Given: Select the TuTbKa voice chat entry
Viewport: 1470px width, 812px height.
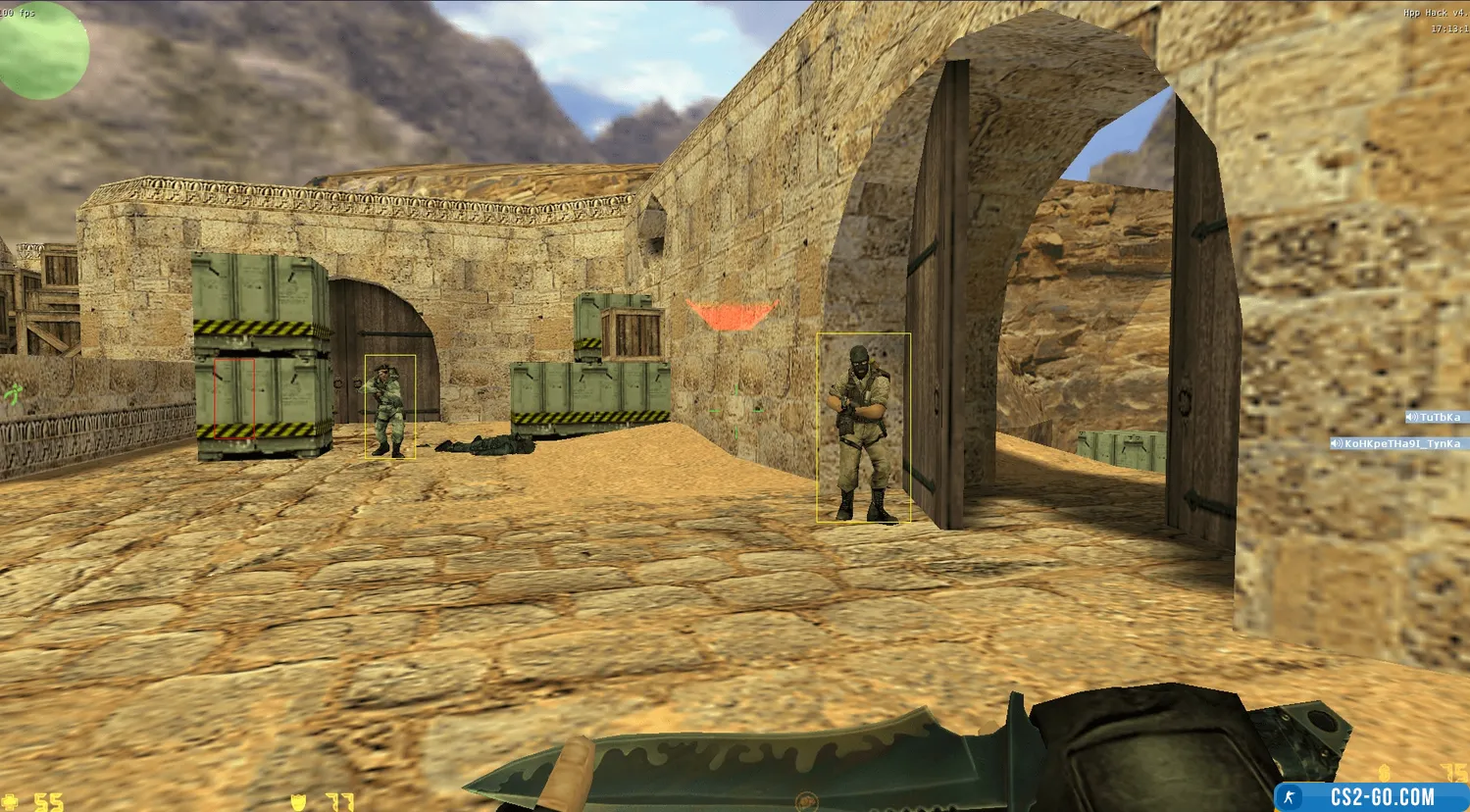Looking at the screenshot, I should click(x=1437, y=417).
